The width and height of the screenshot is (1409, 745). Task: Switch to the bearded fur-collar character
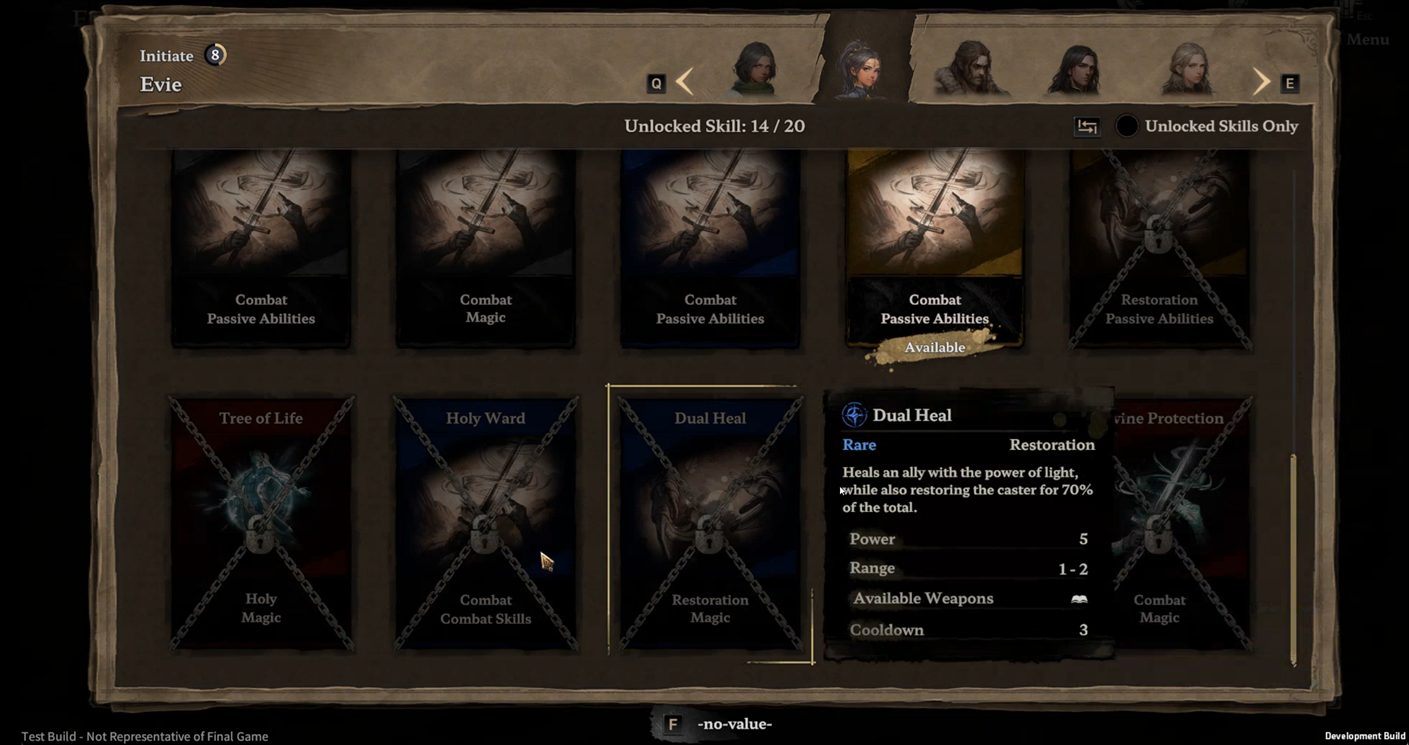point(968,70)
